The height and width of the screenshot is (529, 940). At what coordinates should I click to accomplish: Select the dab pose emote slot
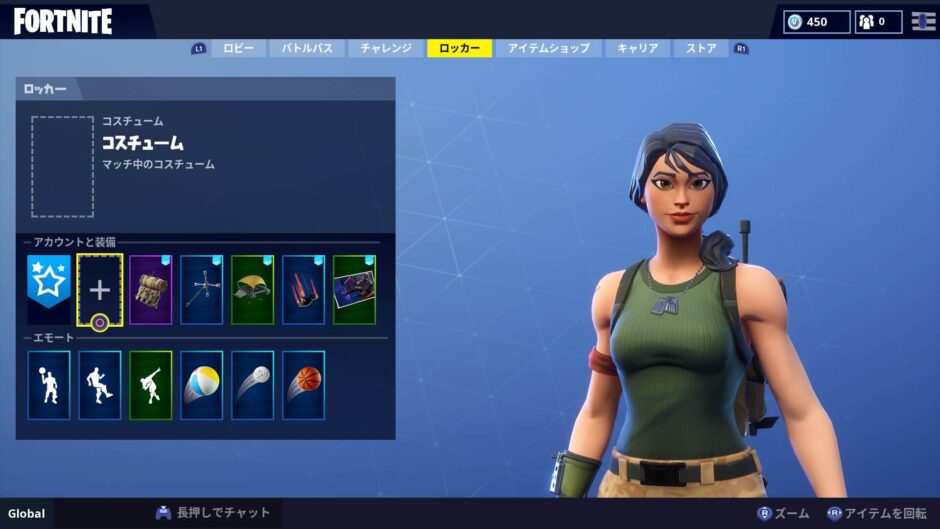coord(151,385)
